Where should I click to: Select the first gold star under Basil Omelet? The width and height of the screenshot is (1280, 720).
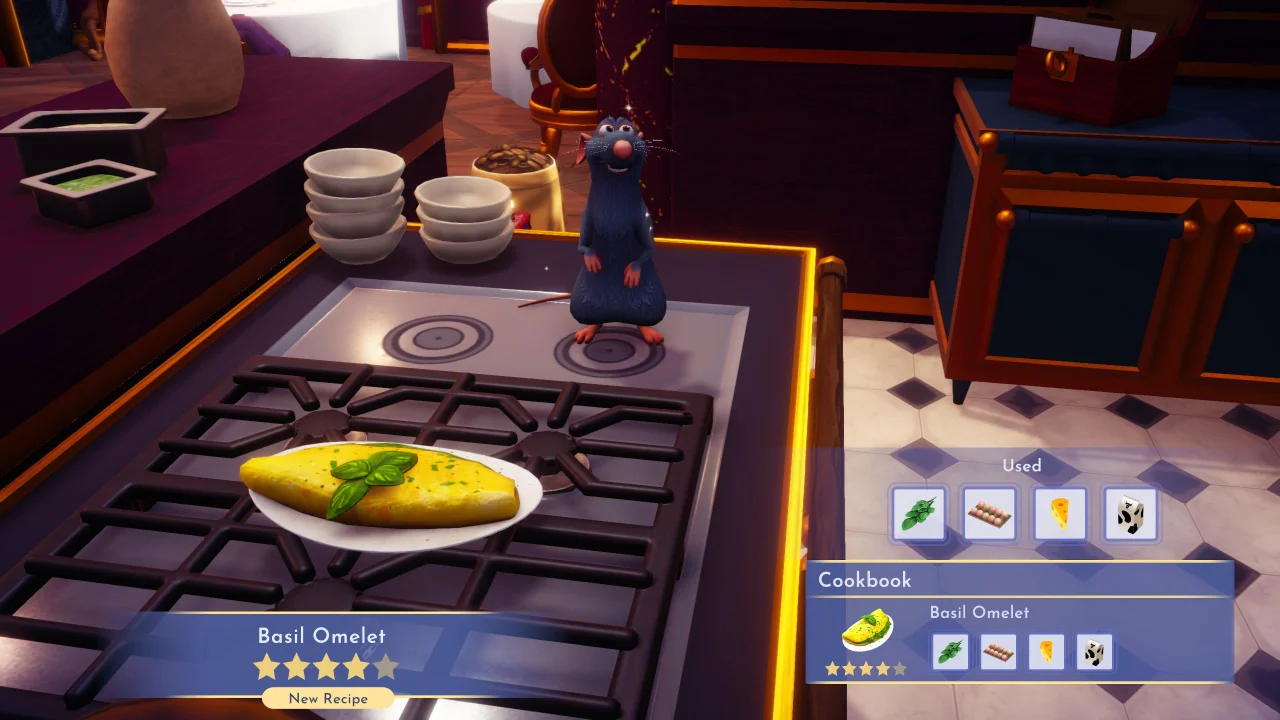click(266, 666)
